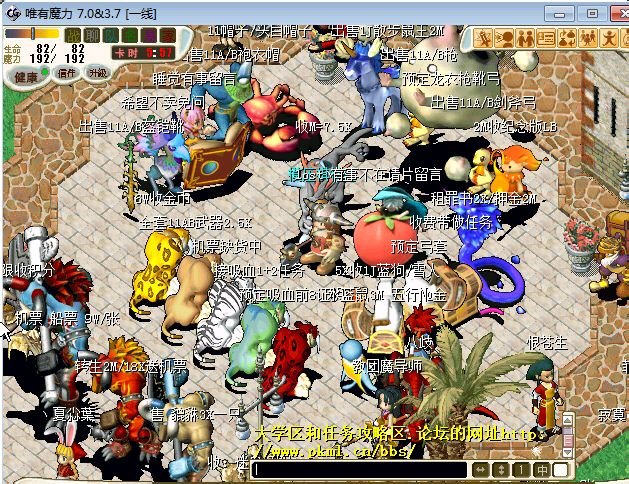This screenshot has height=484, width=629.
Task: Toggle the 中 input language button
Action: click(540, 470)
